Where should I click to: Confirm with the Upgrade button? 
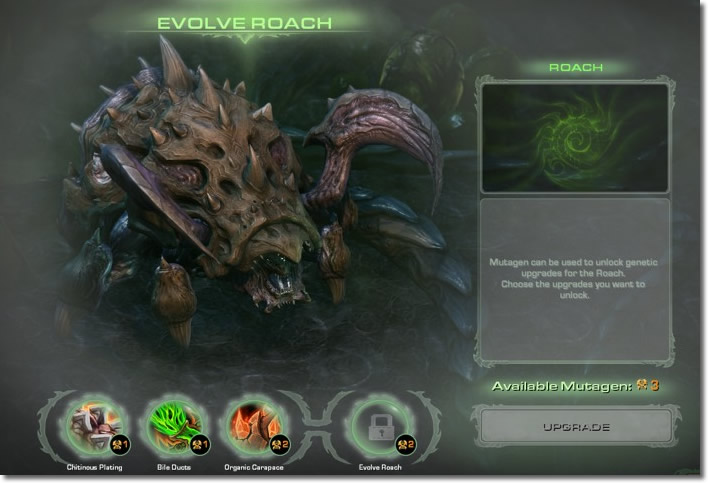[574, 426]
